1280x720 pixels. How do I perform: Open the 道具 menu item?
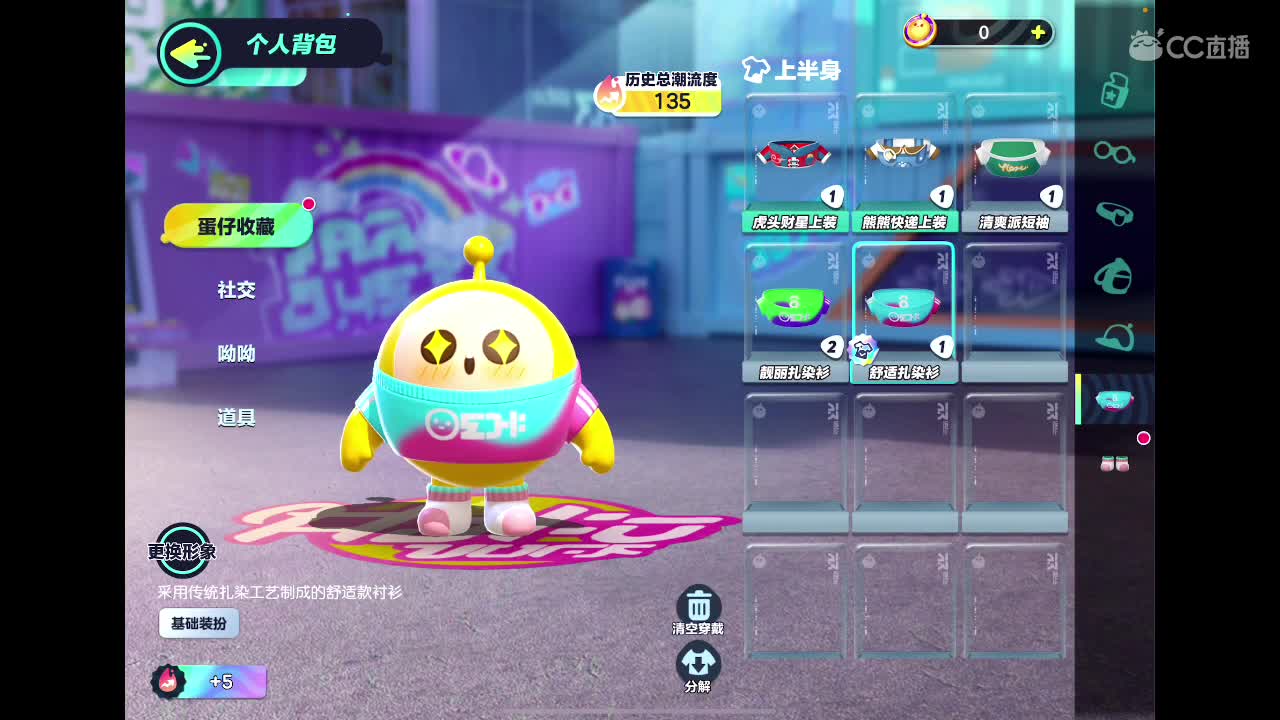pos(238,418)
